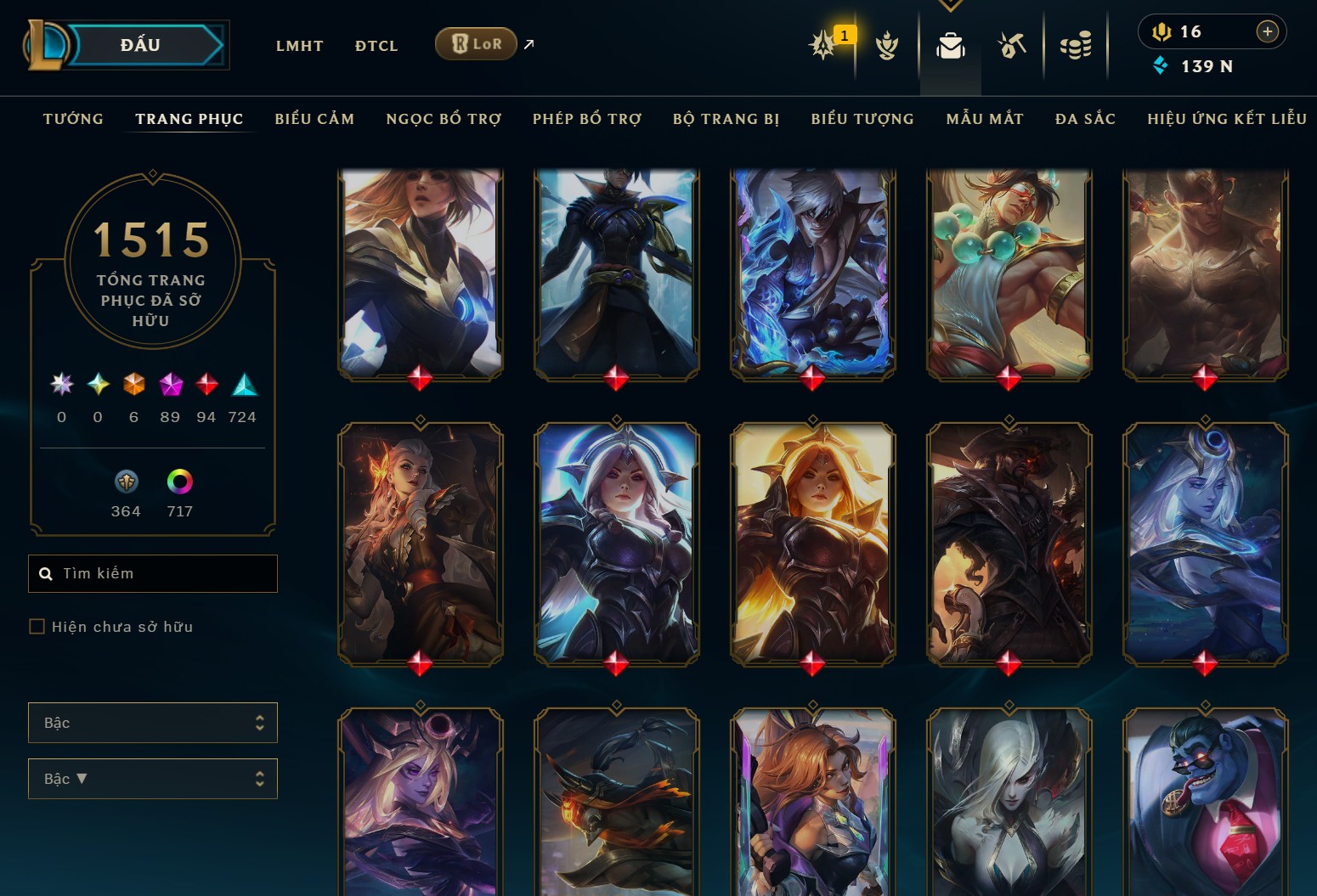The width and height of the screenshot is (1317, 896).
Task: Switch to the TƯỚNG tab
Action: pyautogui.click(x=73, y=119)
